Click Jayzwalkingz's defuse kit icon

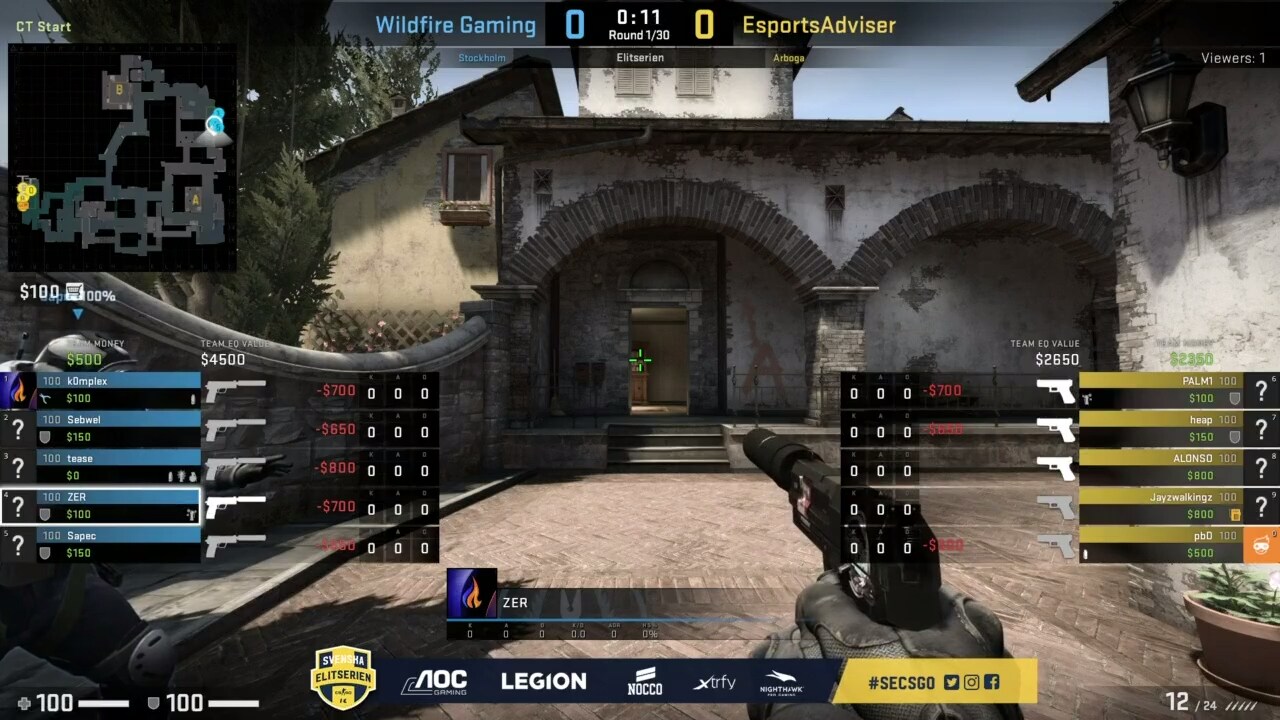coord(1236,515)
